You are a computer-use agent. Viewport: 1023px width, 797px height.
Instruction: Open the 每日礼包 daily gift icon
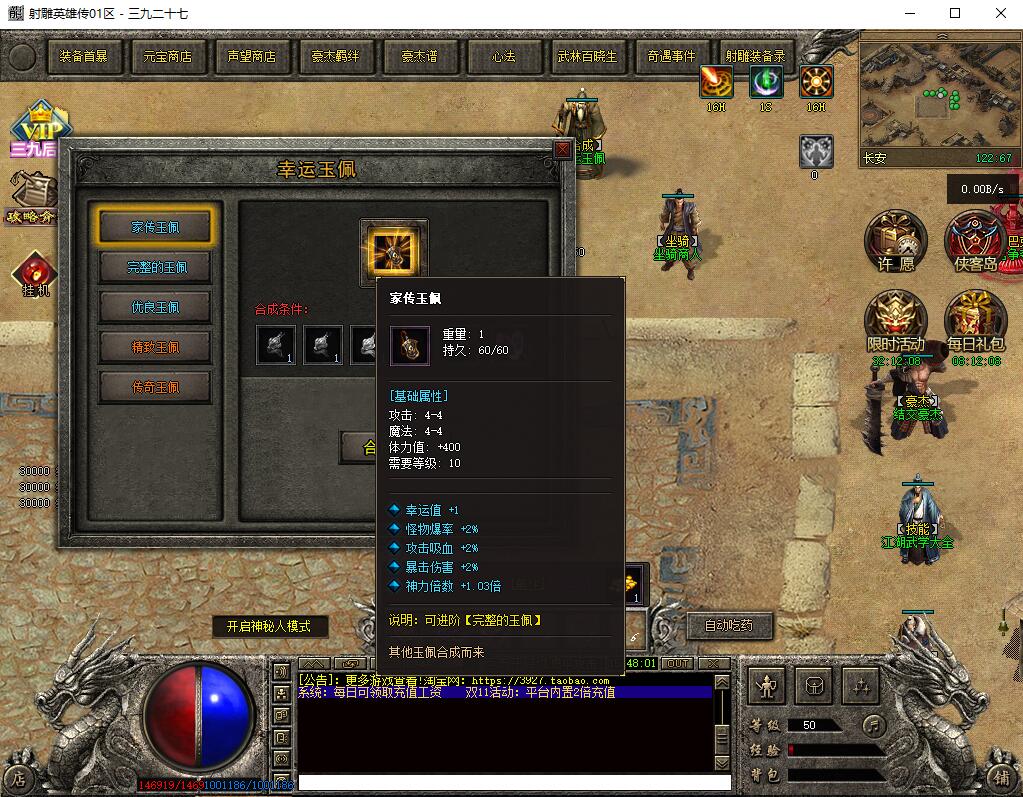975,320
